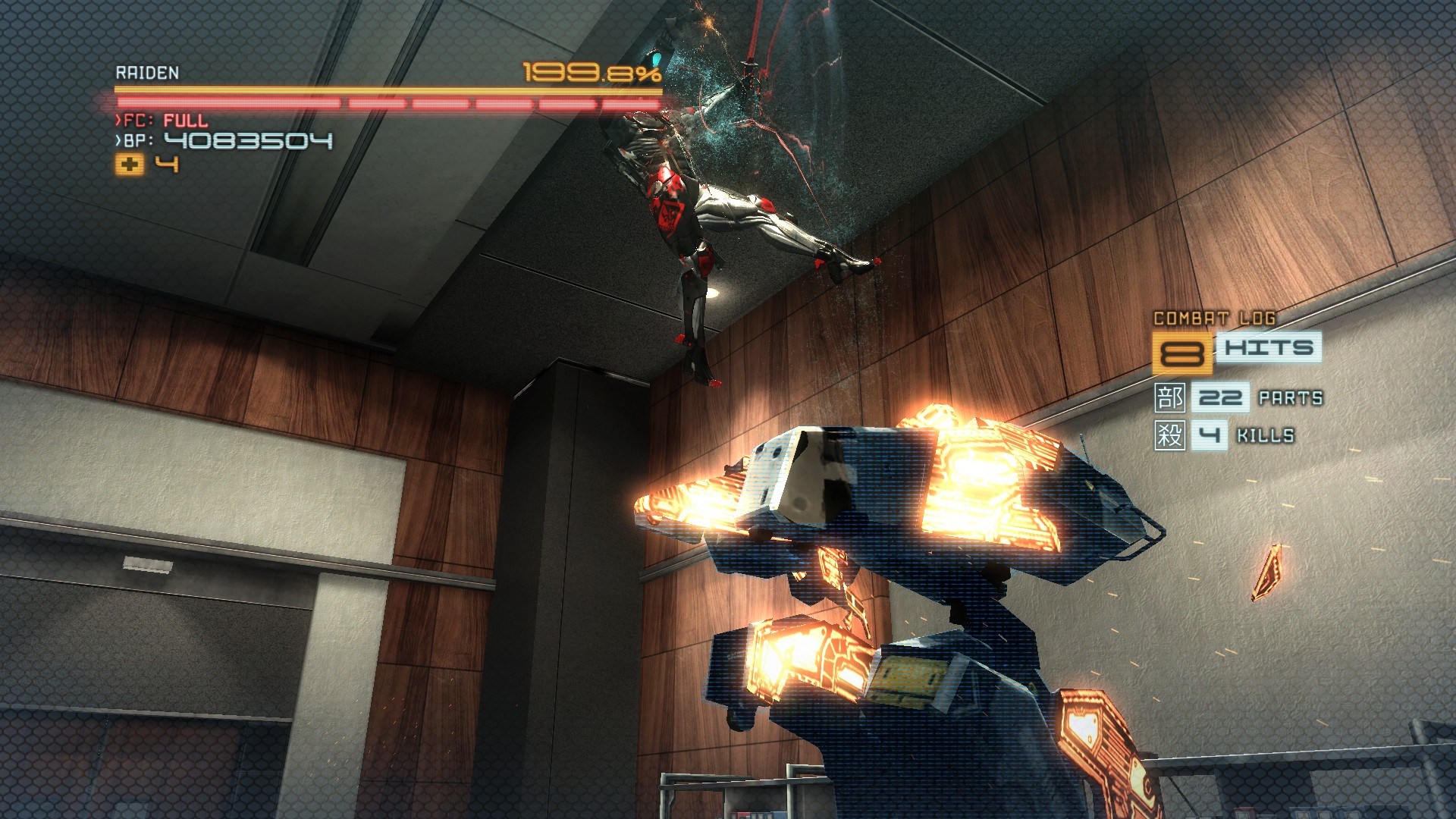Collapse the RAIDEN nameplate panel
1456x819 pixels.
point(147,74)
